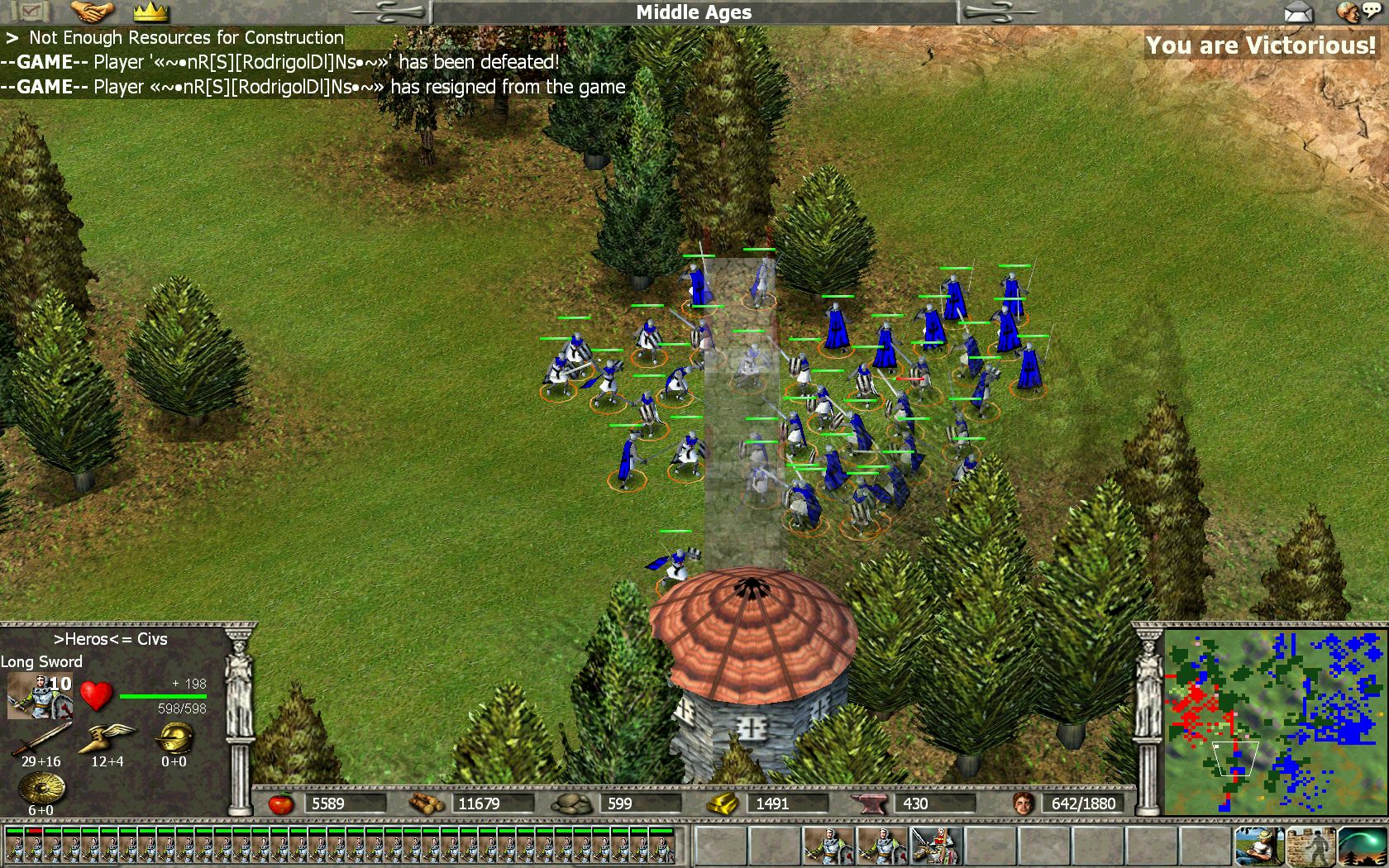Click the green comet night-sky button
Image resolution: width=1389 pixels, height=868 pixels.
1362,846
